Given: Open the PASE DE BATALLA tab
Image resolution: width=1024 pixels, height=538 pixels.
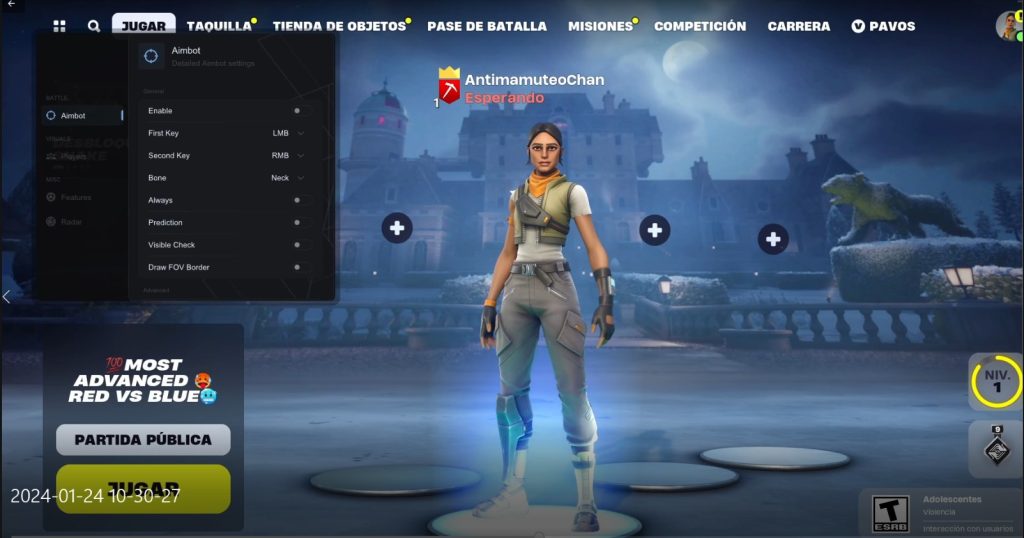Looking at the screenshot, I should tap(487, 26).
